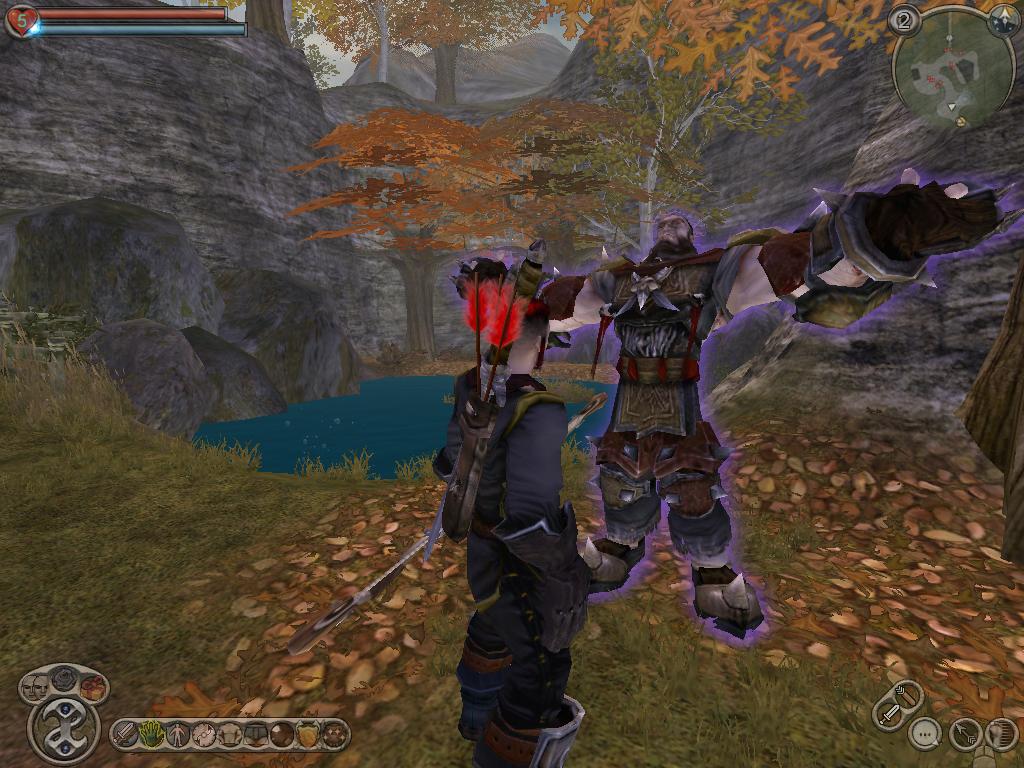The width and height of the screenshot is (1024, 768).
Task: Open the expressions faces icon
Action: pyautogui.click(x=35, y=688)
